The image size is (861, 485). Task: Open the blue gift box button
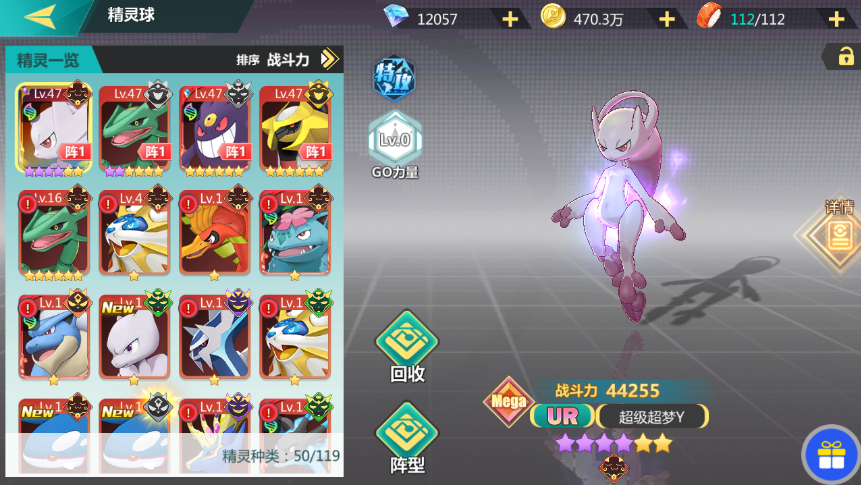tap(830, 455)
